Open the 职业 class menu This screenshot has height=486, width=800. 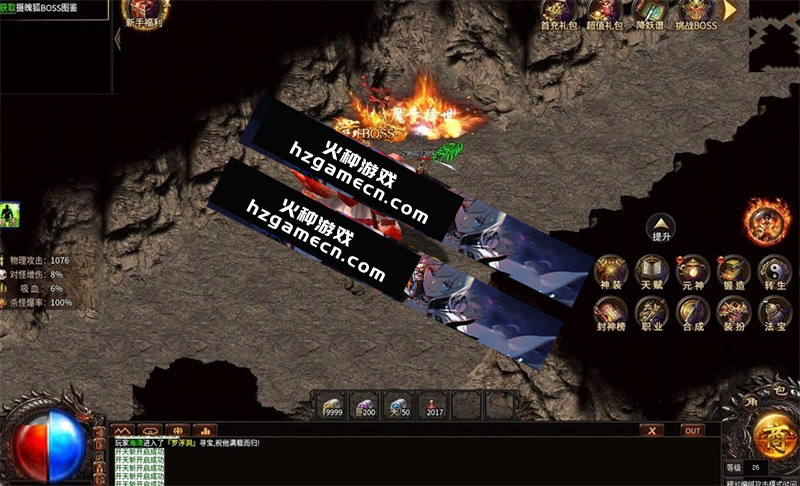click(652, 313)
